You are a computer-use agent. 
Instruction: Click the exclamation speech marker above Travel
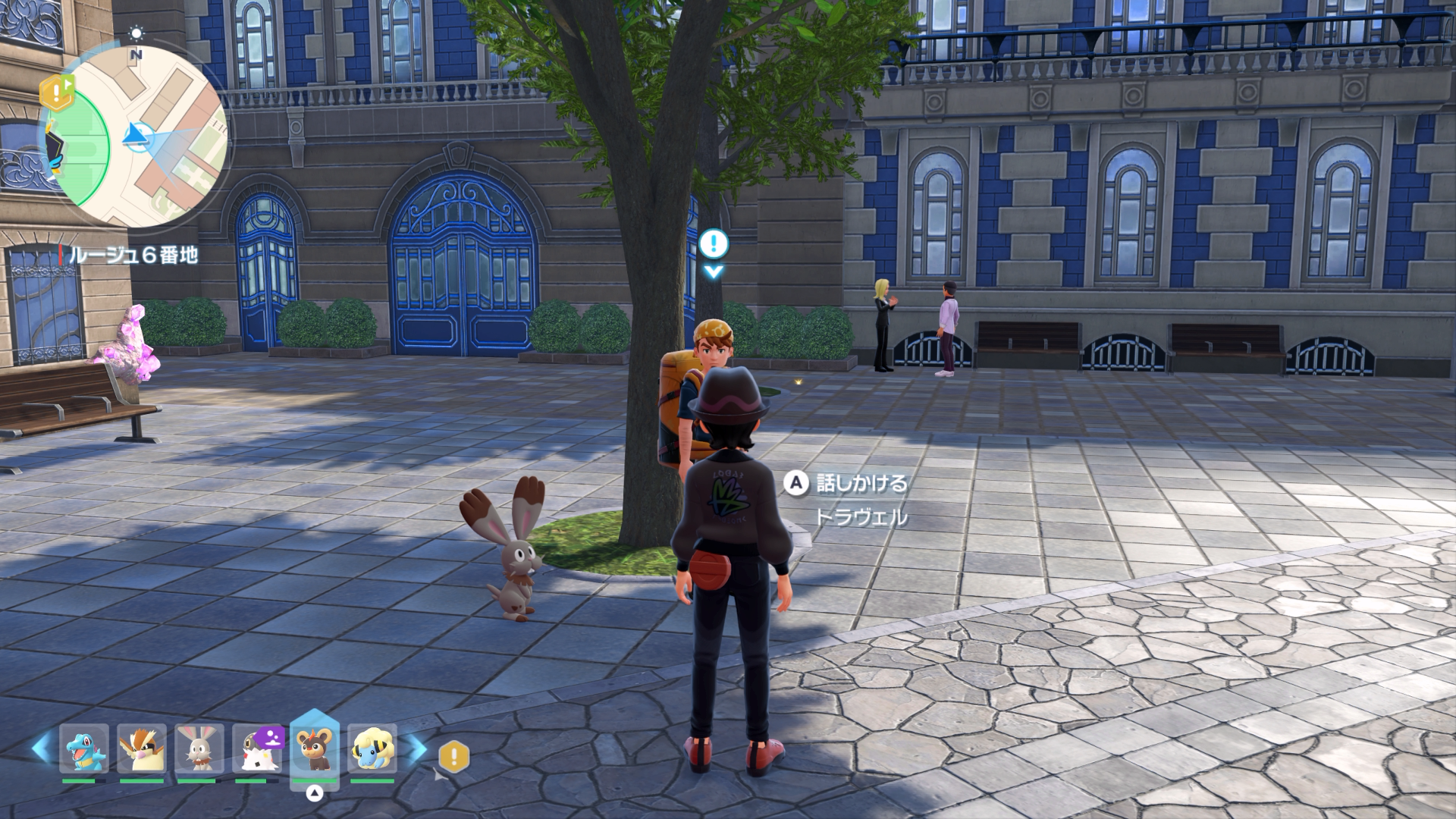pyautogui.click(x=714, y=245)
